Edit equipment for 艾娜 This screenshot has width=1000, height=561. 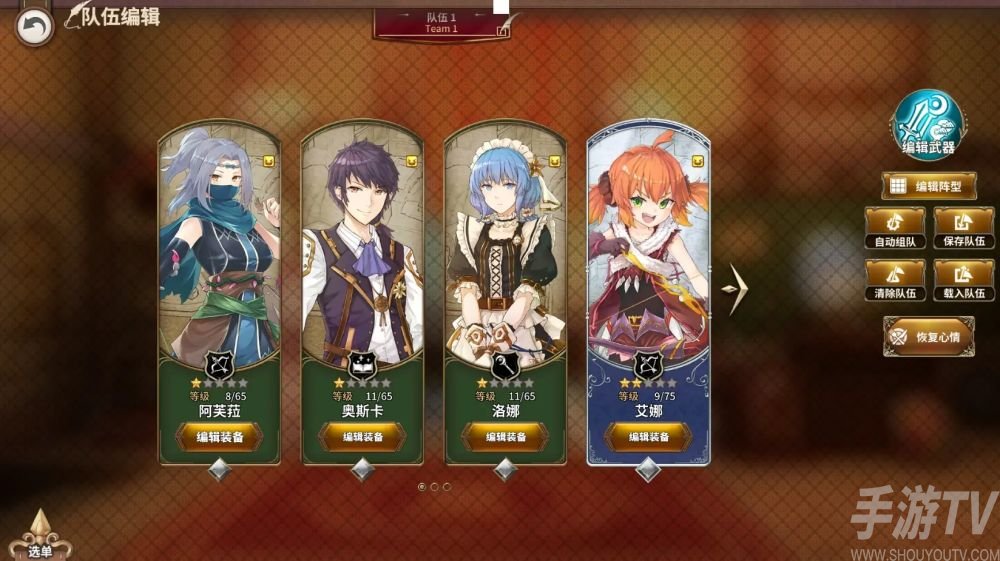(648, 437)
